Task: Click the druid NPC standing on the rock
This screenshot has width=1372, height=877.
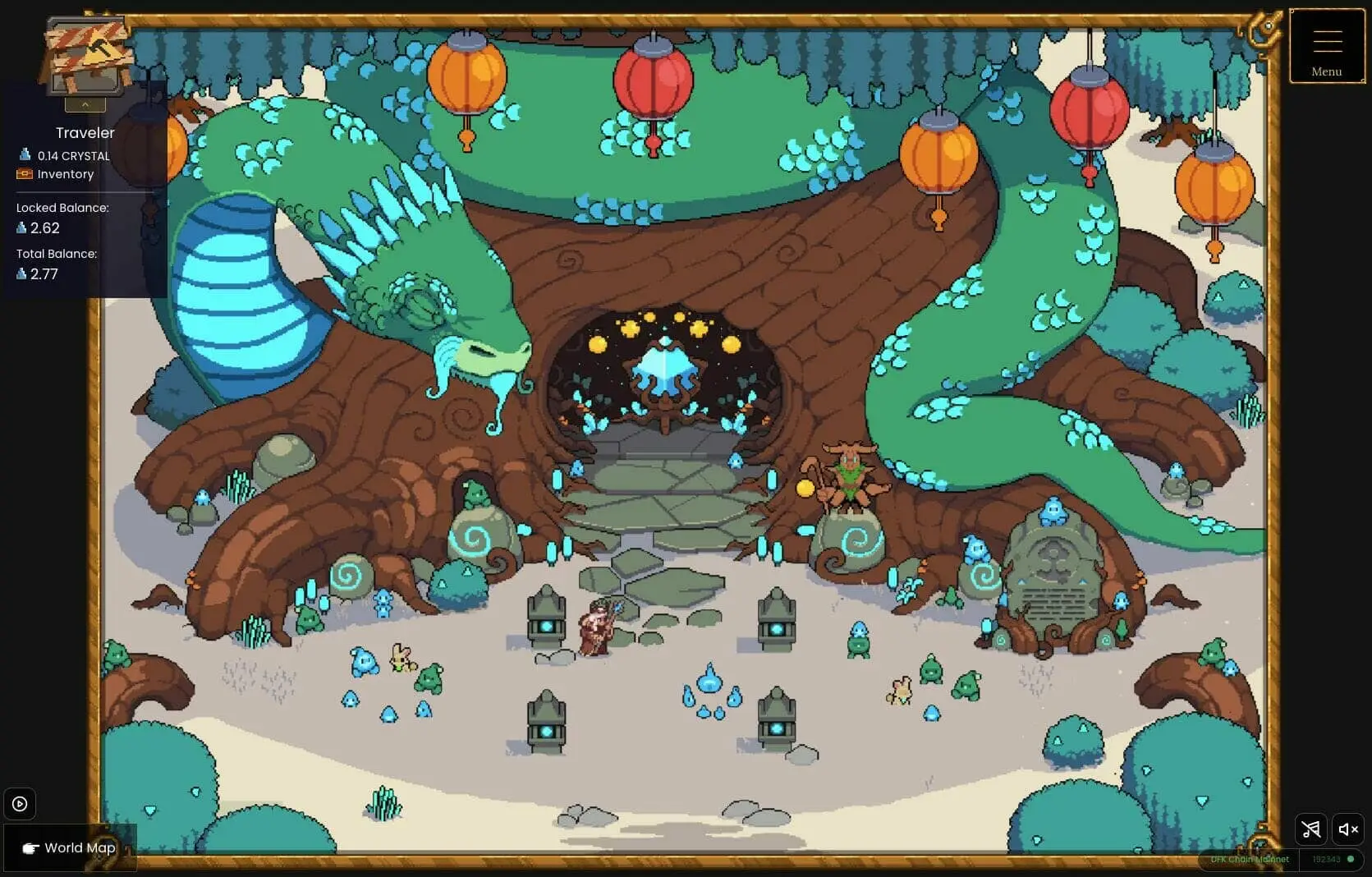Action: click(x=851, y=476)
